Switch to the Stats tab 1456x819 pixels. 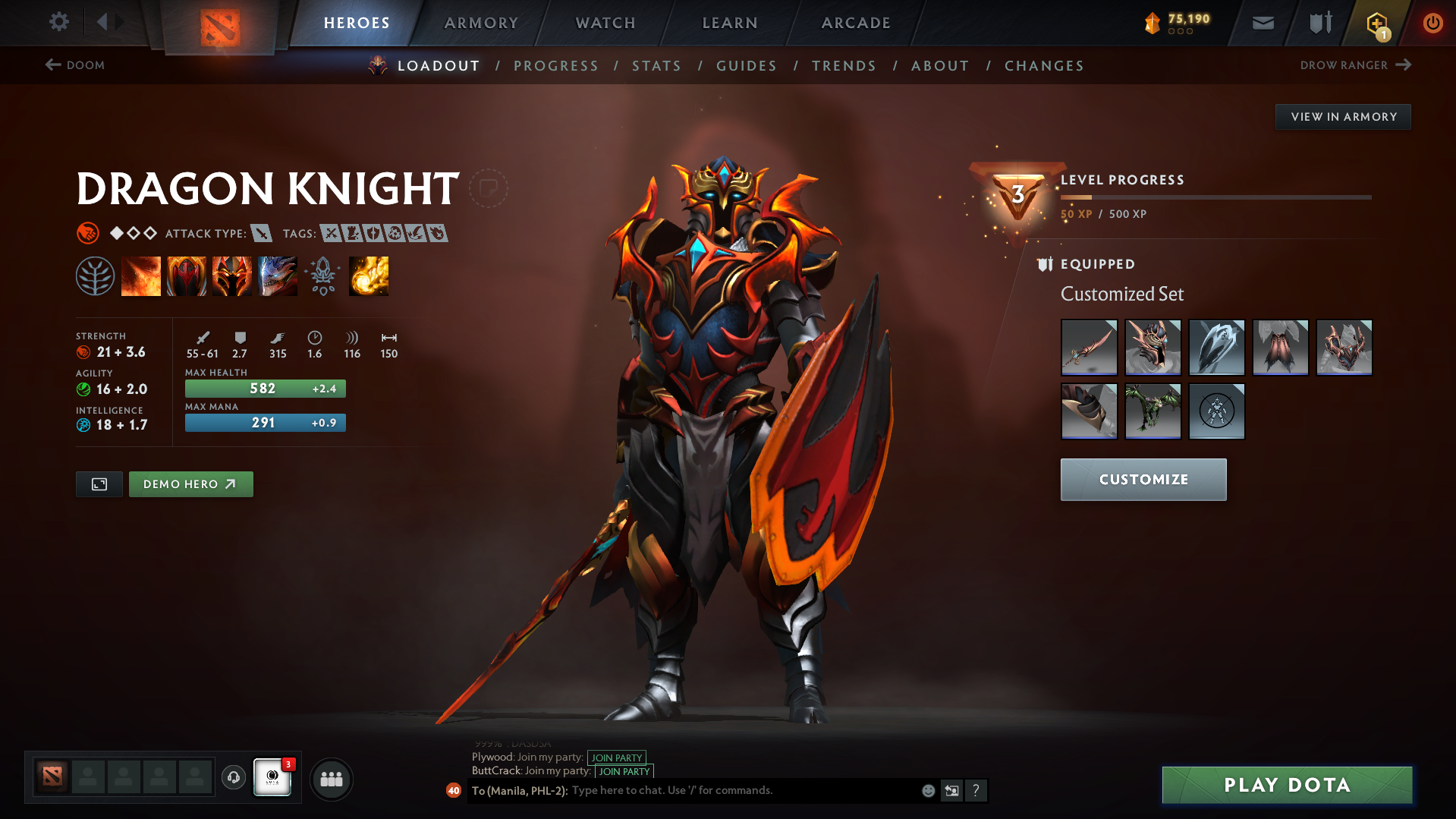click(656, 65)
